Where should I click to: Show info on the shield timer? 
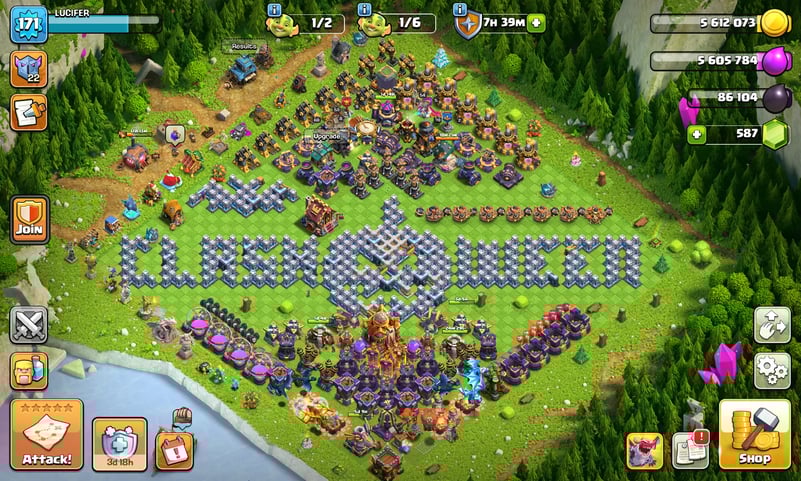coord(461,10)
